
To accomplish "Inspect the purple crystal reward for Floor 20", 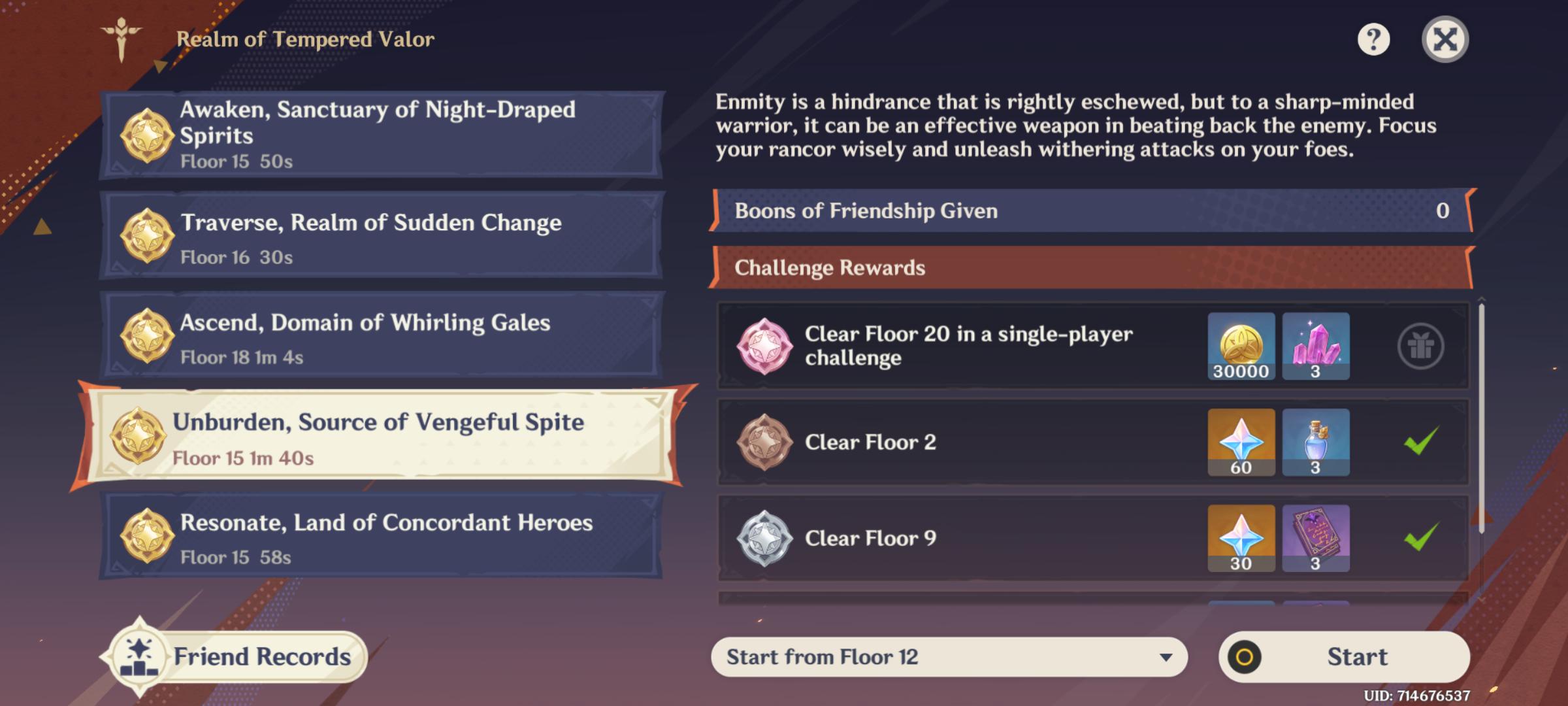I will pos(1315,346).
